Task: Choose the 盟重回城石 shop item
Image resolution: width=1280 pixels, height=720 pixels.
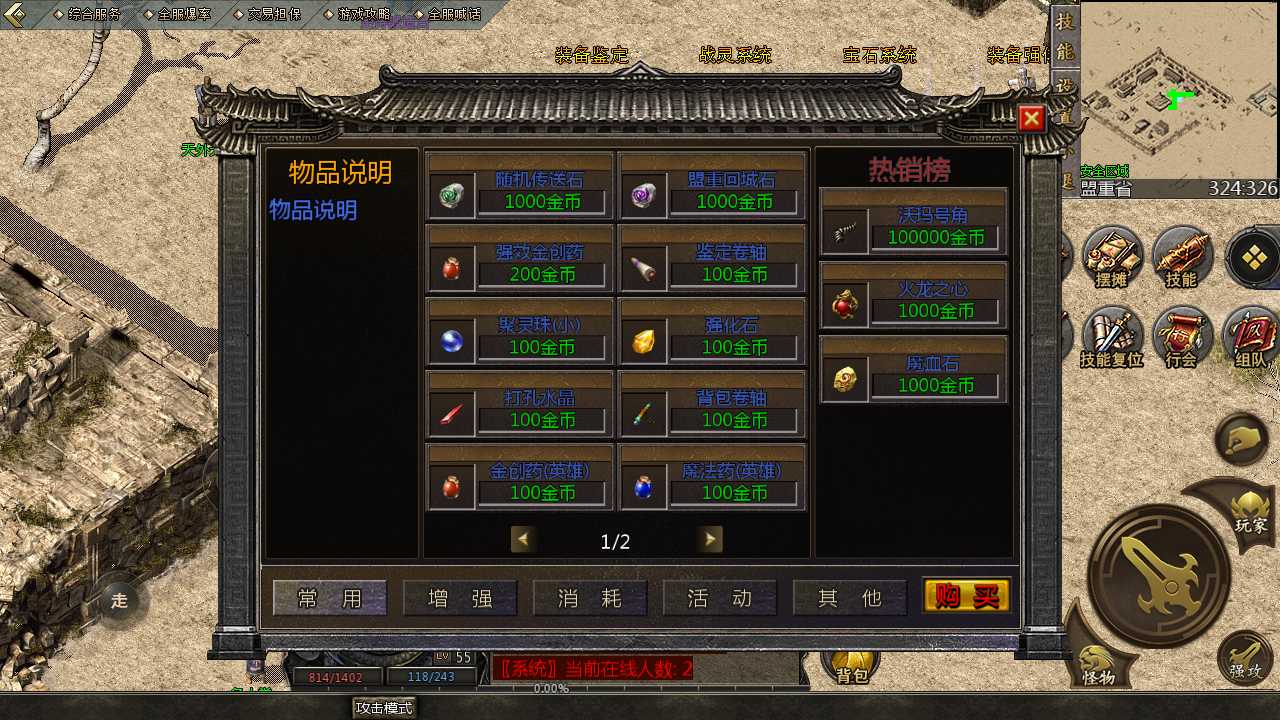Action: [x=712, y=187]
